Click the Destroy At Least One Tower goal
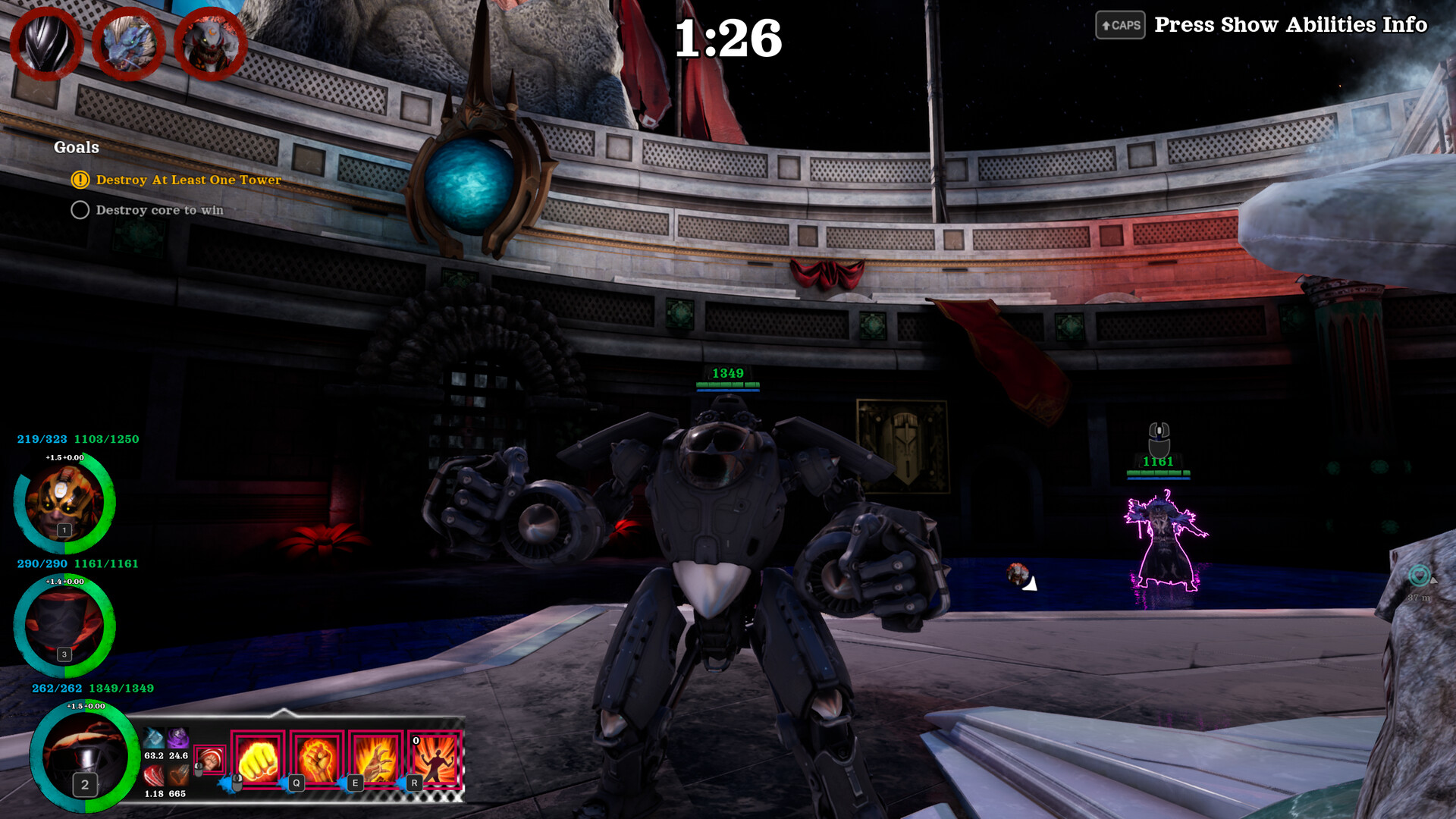 [x=188, y=180]
